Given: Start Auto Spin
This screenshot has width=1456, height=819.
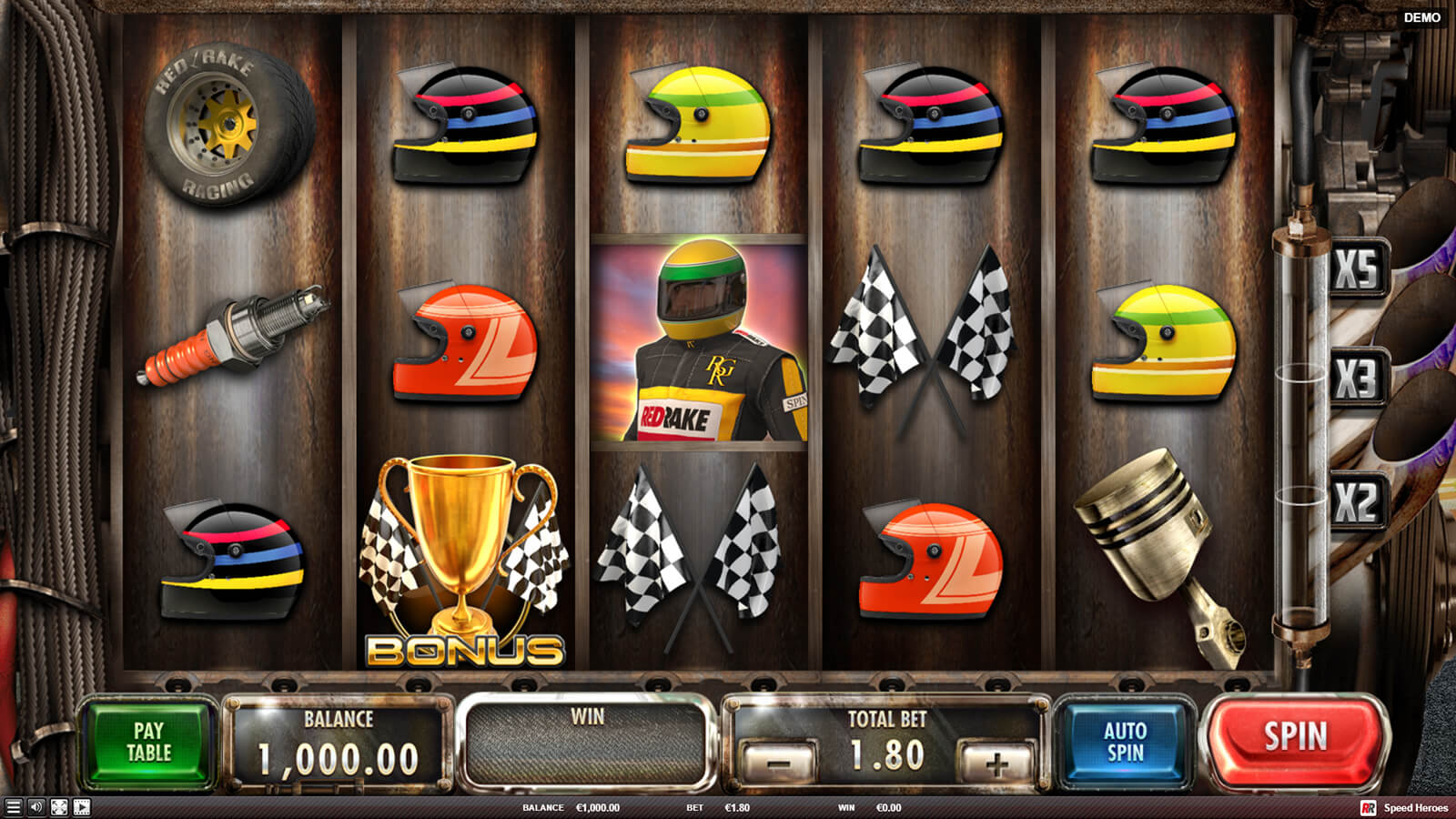Looking at the screenshot, I should 1125,742.
